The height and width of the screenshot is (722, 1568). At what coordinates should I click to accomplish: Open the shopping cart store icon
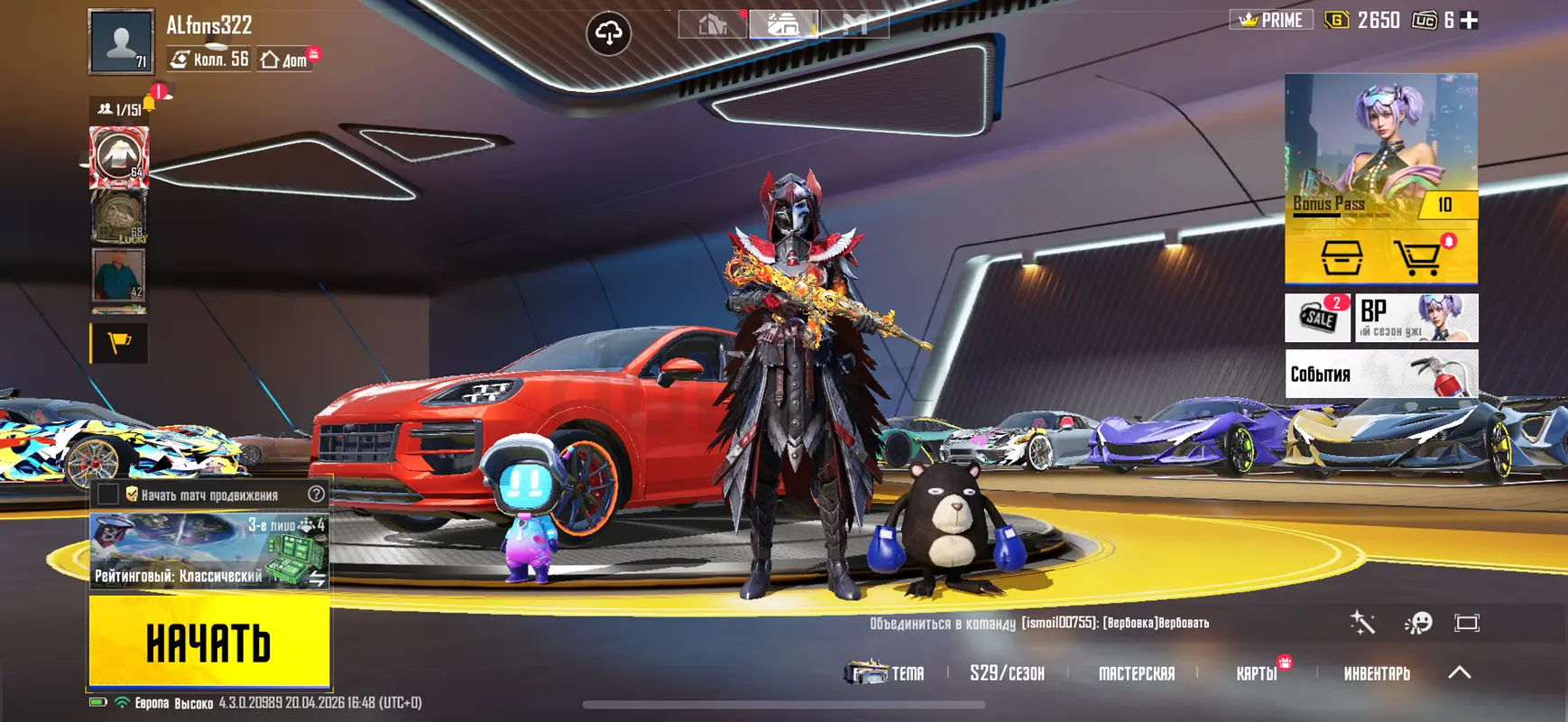(1419, 258)
